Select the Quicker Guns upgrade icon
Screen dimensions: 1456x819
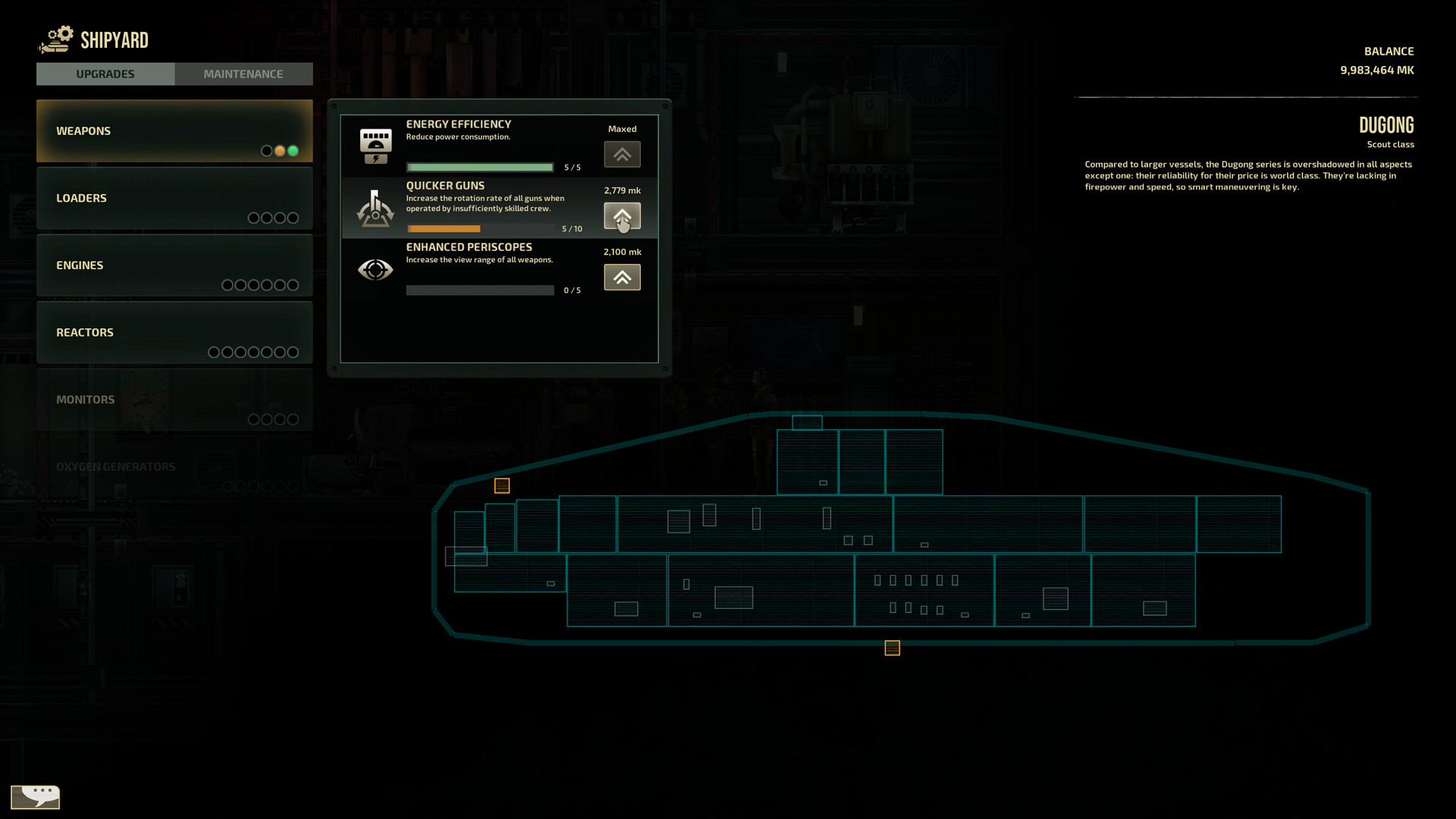[375, 208]
